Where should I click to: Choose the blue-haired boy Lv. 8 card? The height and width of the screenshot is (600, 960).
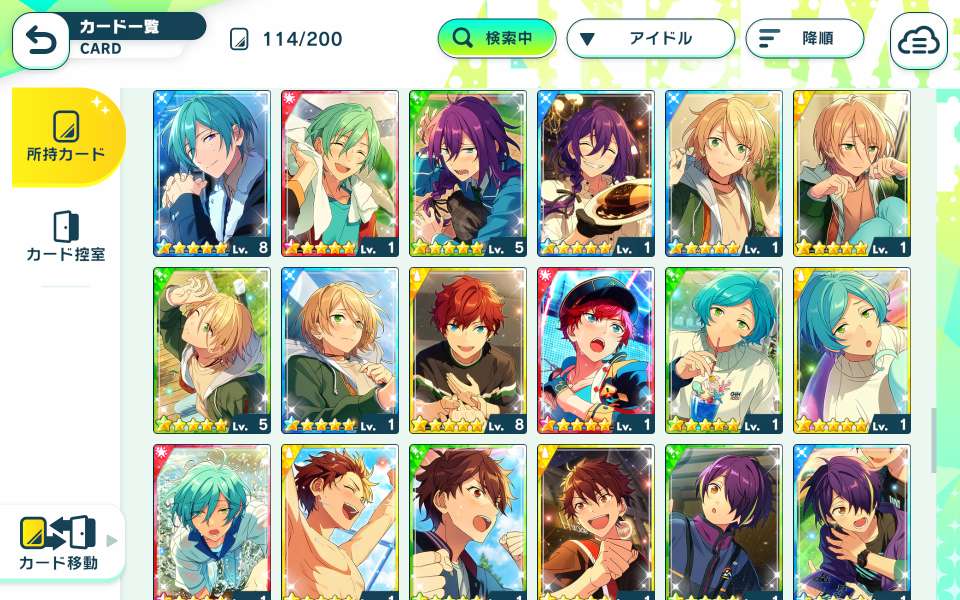pyautogui.click(x=212, y=173)
